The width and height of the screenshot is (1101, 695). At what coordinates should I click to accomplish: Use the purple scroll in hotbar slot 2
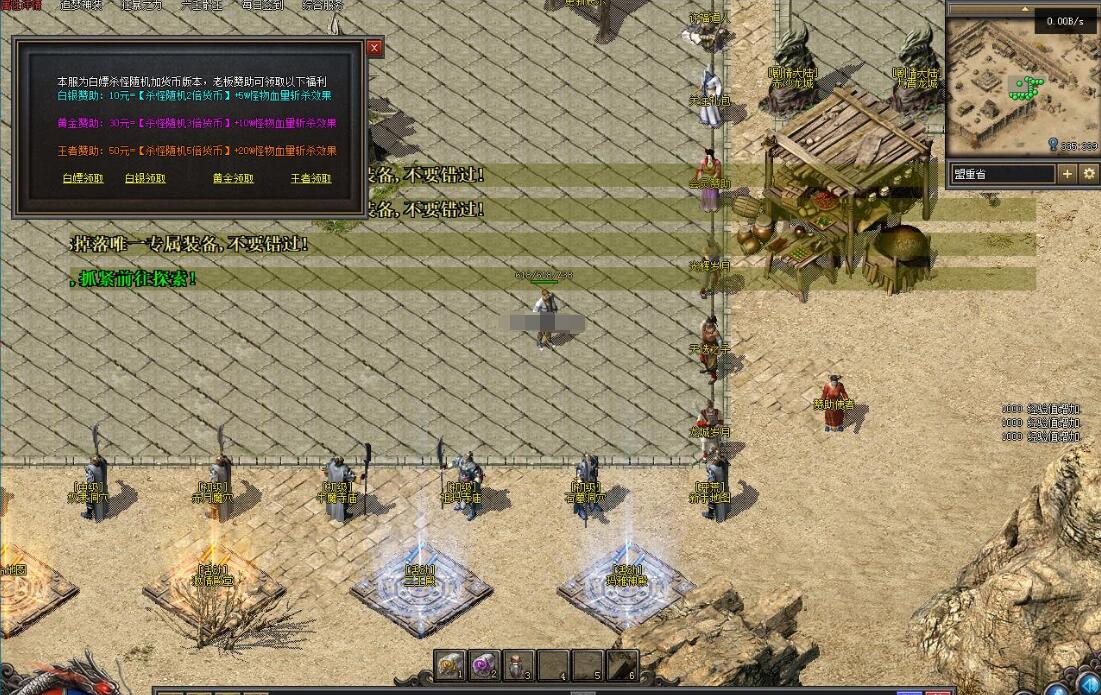483,664
